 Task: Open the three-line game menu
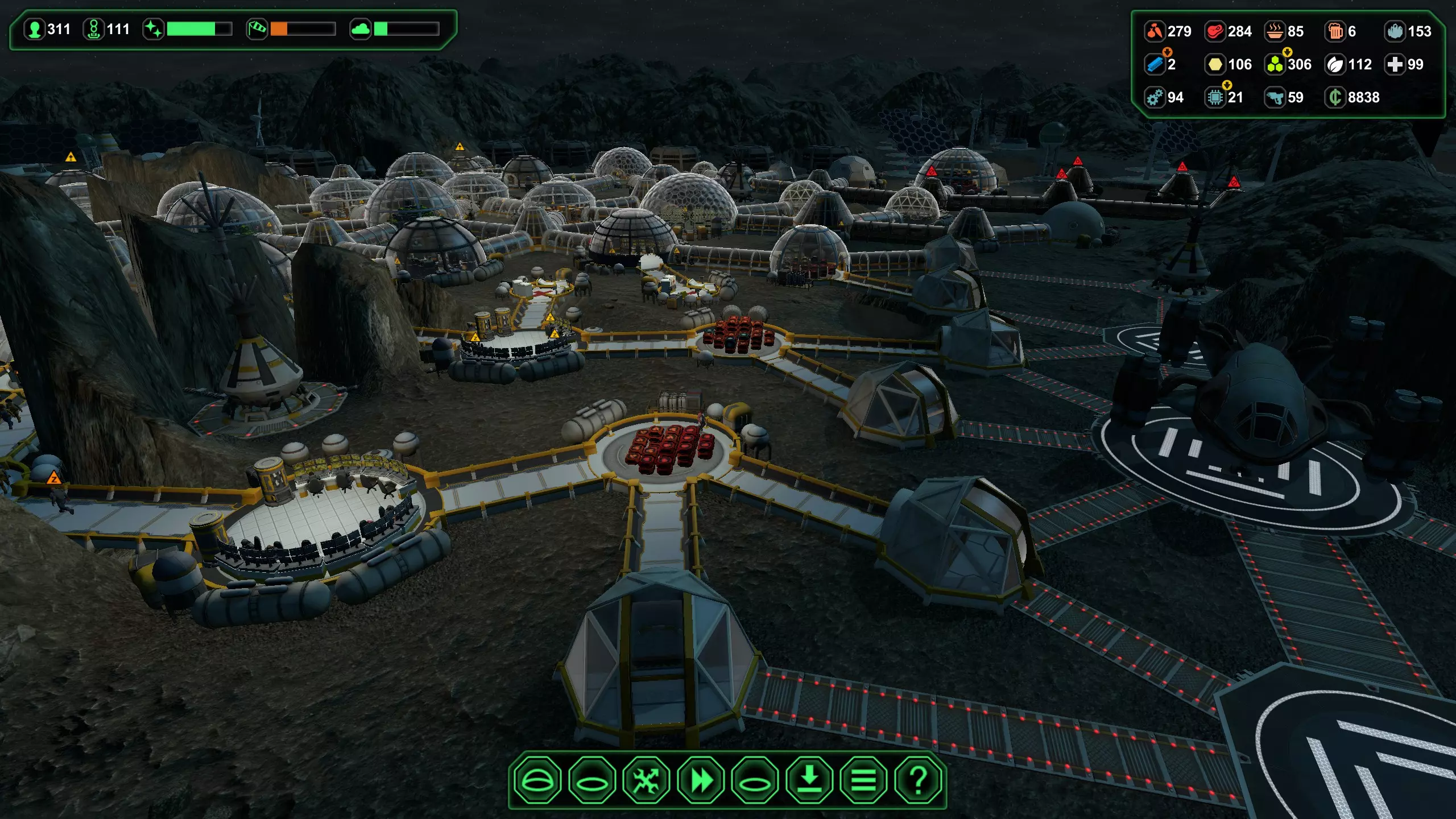863,780
